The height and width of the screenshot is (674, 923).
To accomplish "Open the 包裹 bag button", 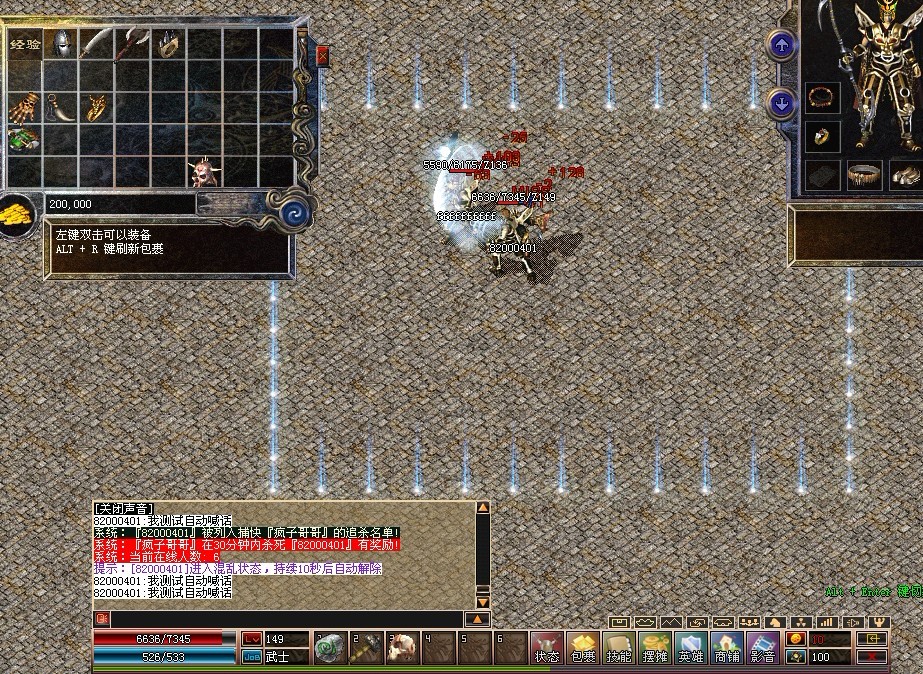I will [582, 648].
